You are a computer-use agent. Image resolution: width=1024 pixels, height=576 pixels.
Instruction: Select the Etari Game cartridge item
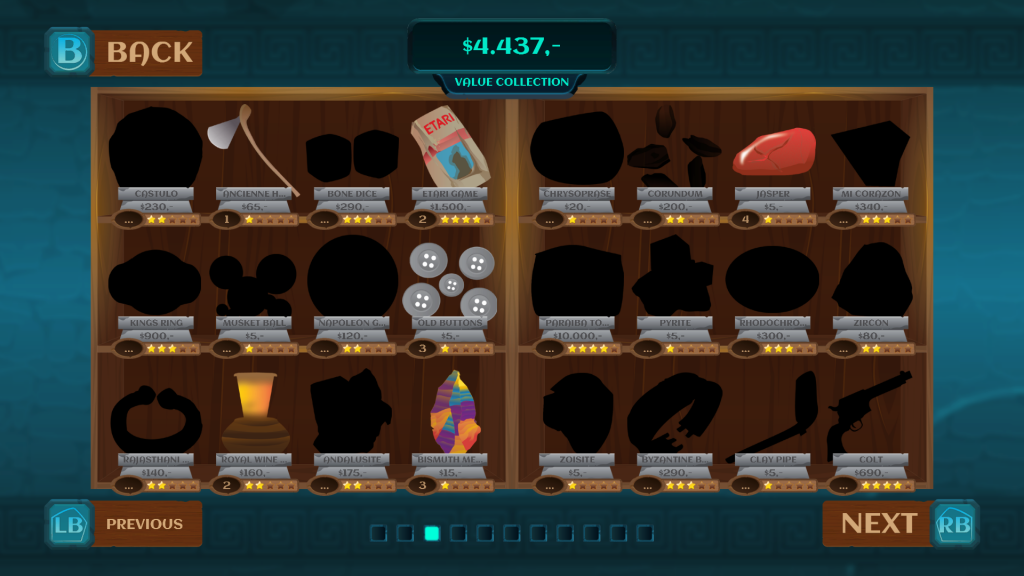(449, 151)
